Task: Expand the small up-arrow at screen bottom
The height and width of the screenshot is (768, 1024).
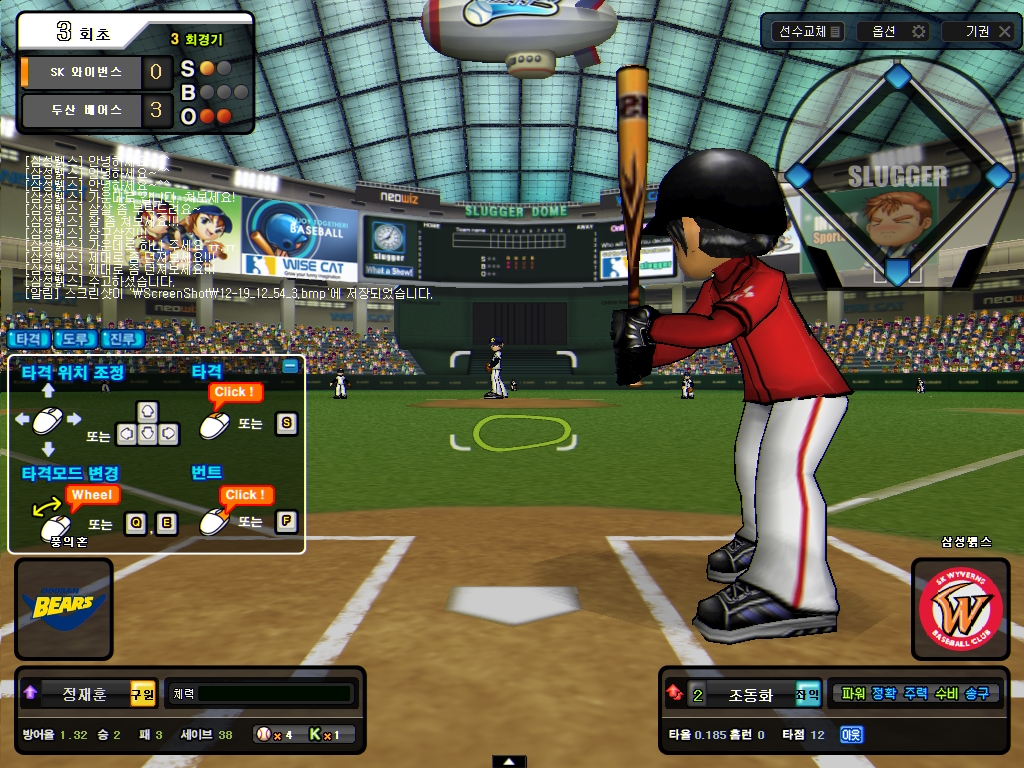Action: pos(510,761)
